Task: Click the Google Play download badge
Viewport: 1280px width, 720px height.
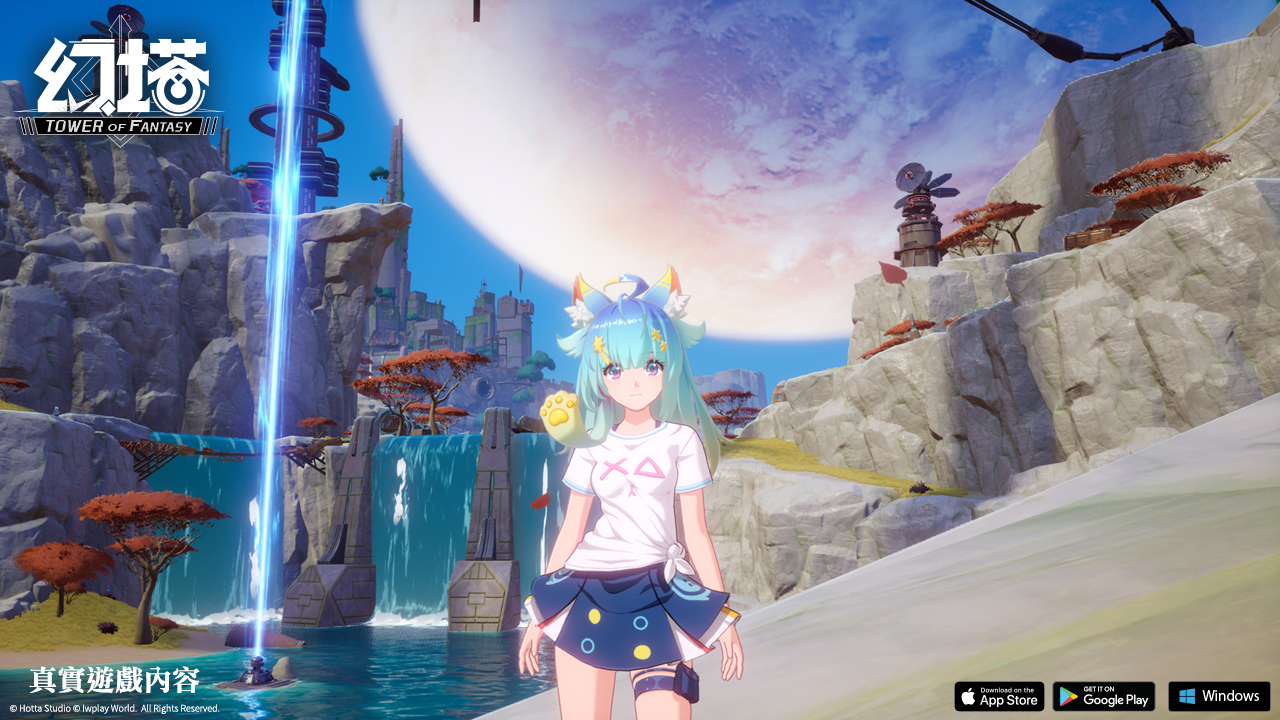Action: point(1104,696)
